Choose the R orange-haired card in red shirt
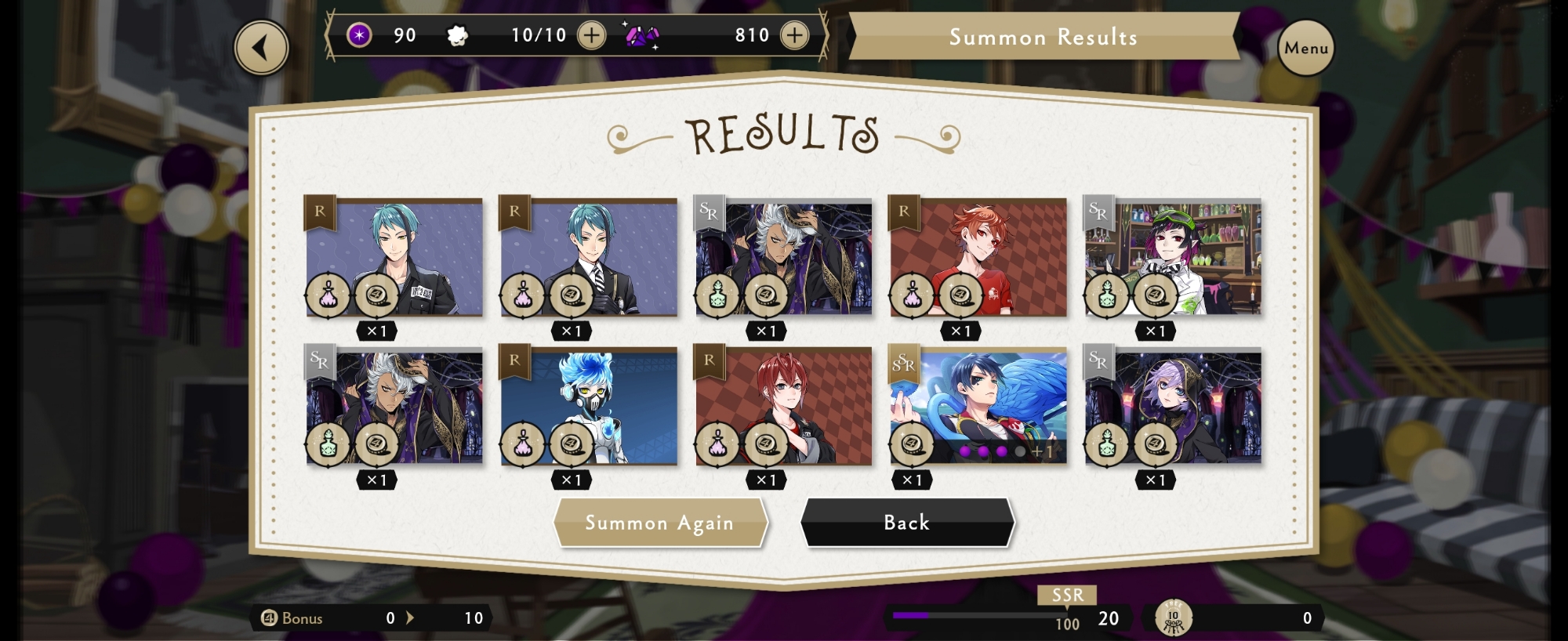The height and width of the screenshot is (641, 1568). [978, 257]
